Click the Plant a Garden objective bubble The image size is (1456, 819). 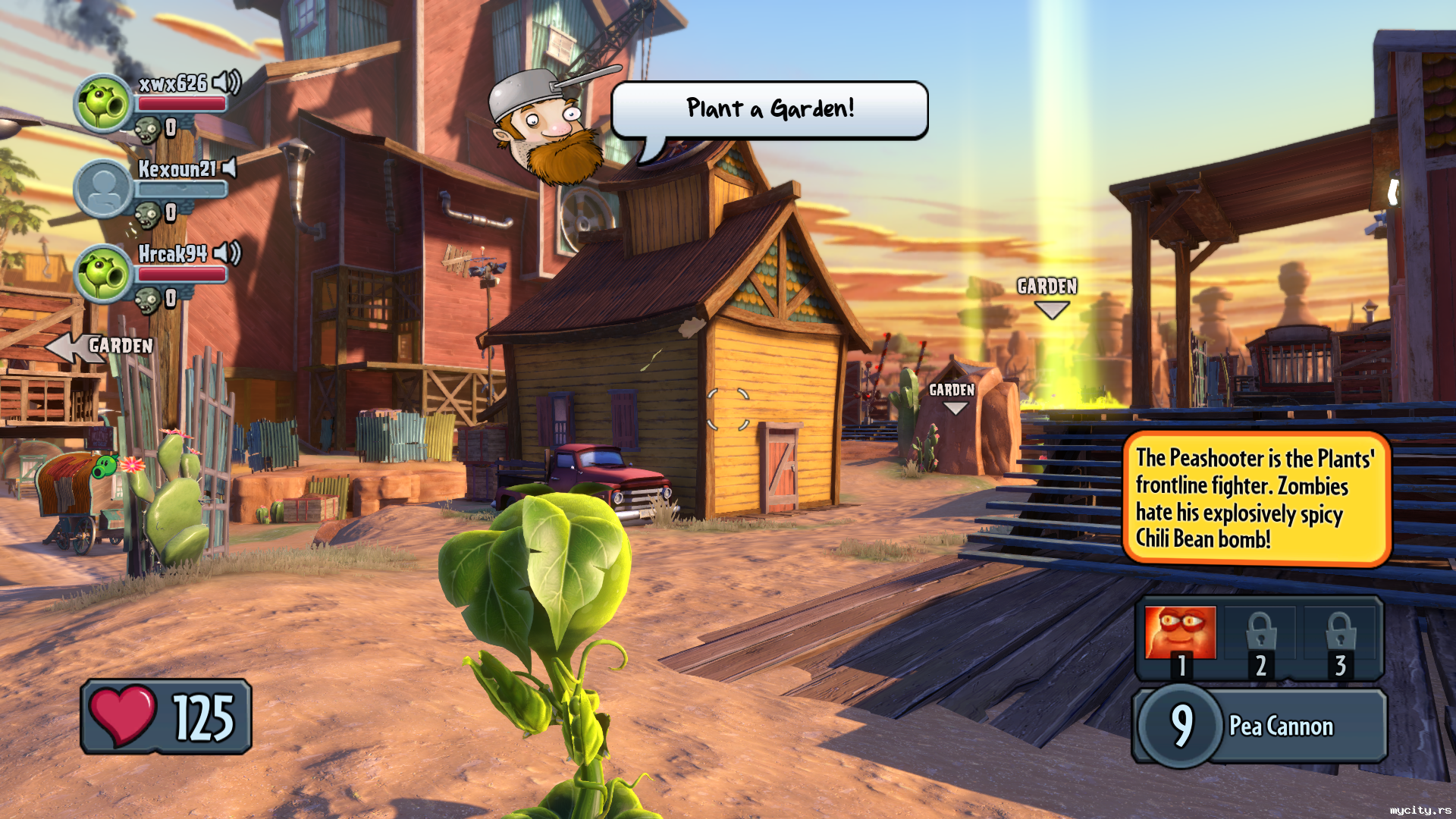click(770, 110)
